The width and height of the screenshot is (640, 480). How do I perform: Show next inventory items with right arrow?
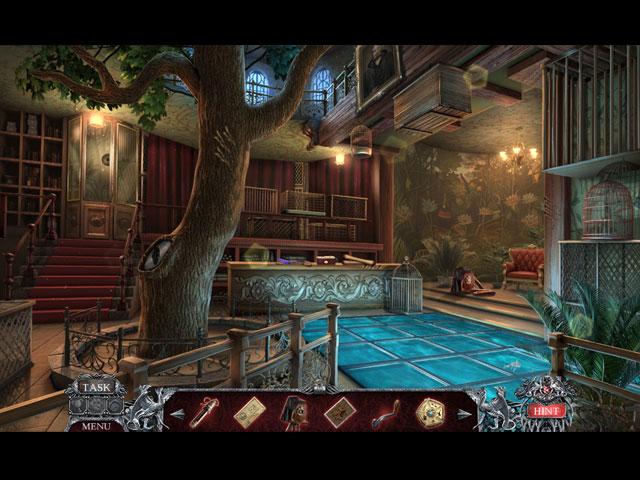pos(463,412)
